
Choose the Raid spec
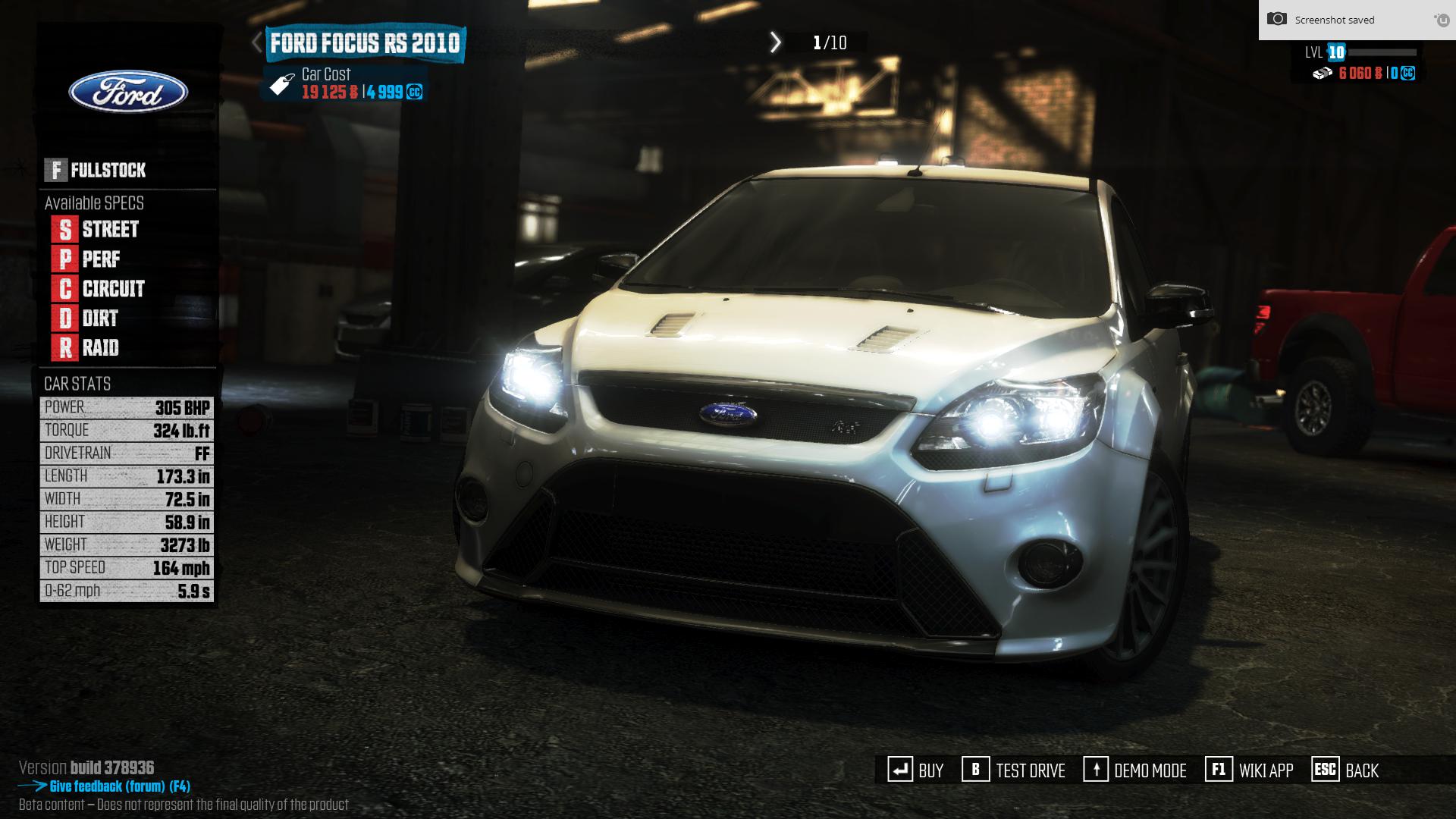(x=86, y=348)
